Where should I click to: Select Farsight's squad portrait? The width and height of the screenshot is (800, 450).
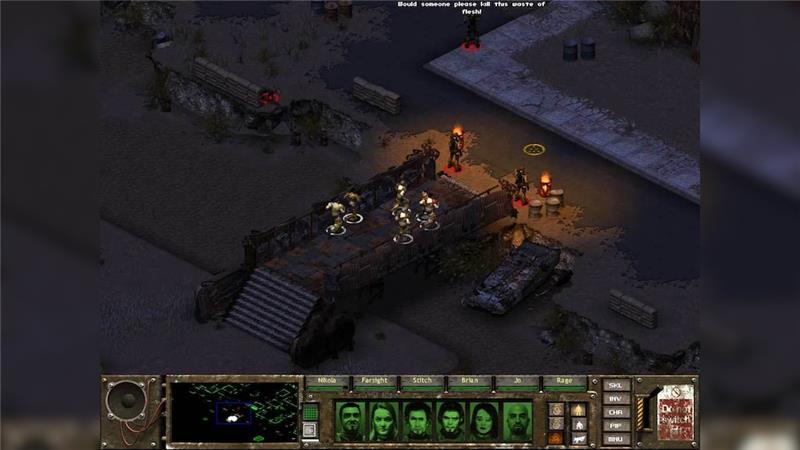click(x=384, y=421)
